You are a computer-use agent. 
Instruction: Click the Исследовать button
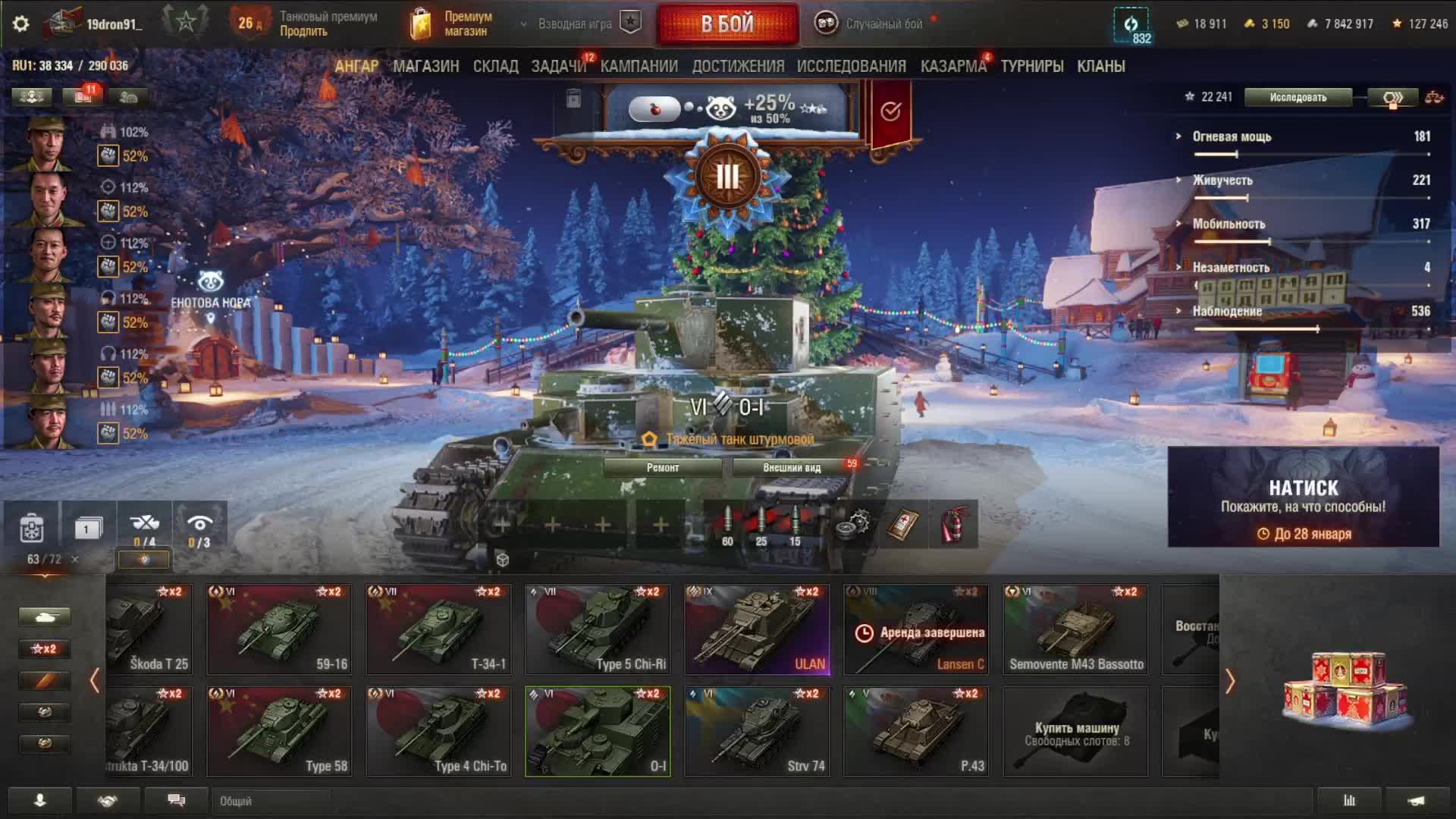1298,97
